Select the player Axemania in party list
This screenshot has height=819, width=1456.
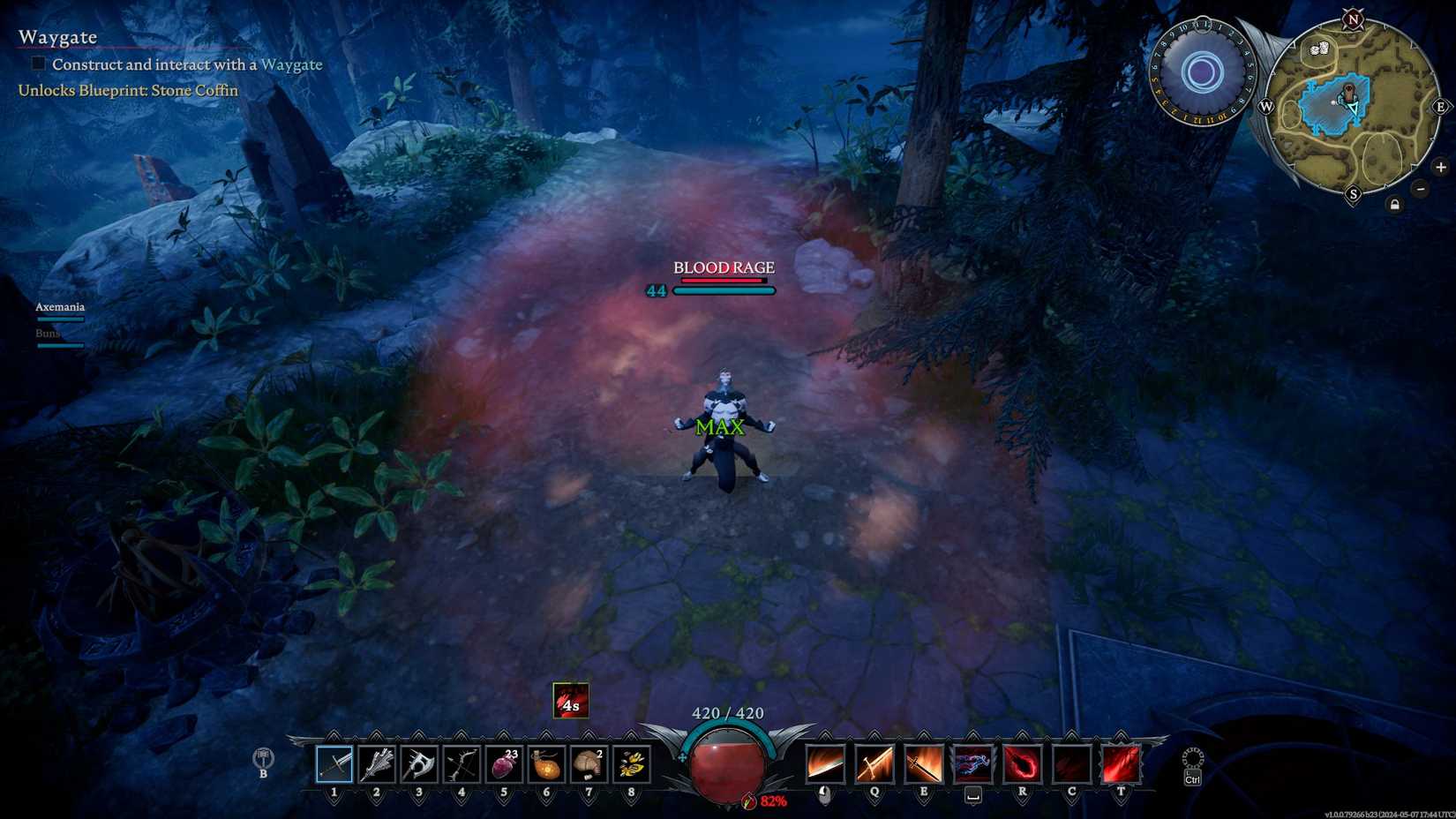59,306
